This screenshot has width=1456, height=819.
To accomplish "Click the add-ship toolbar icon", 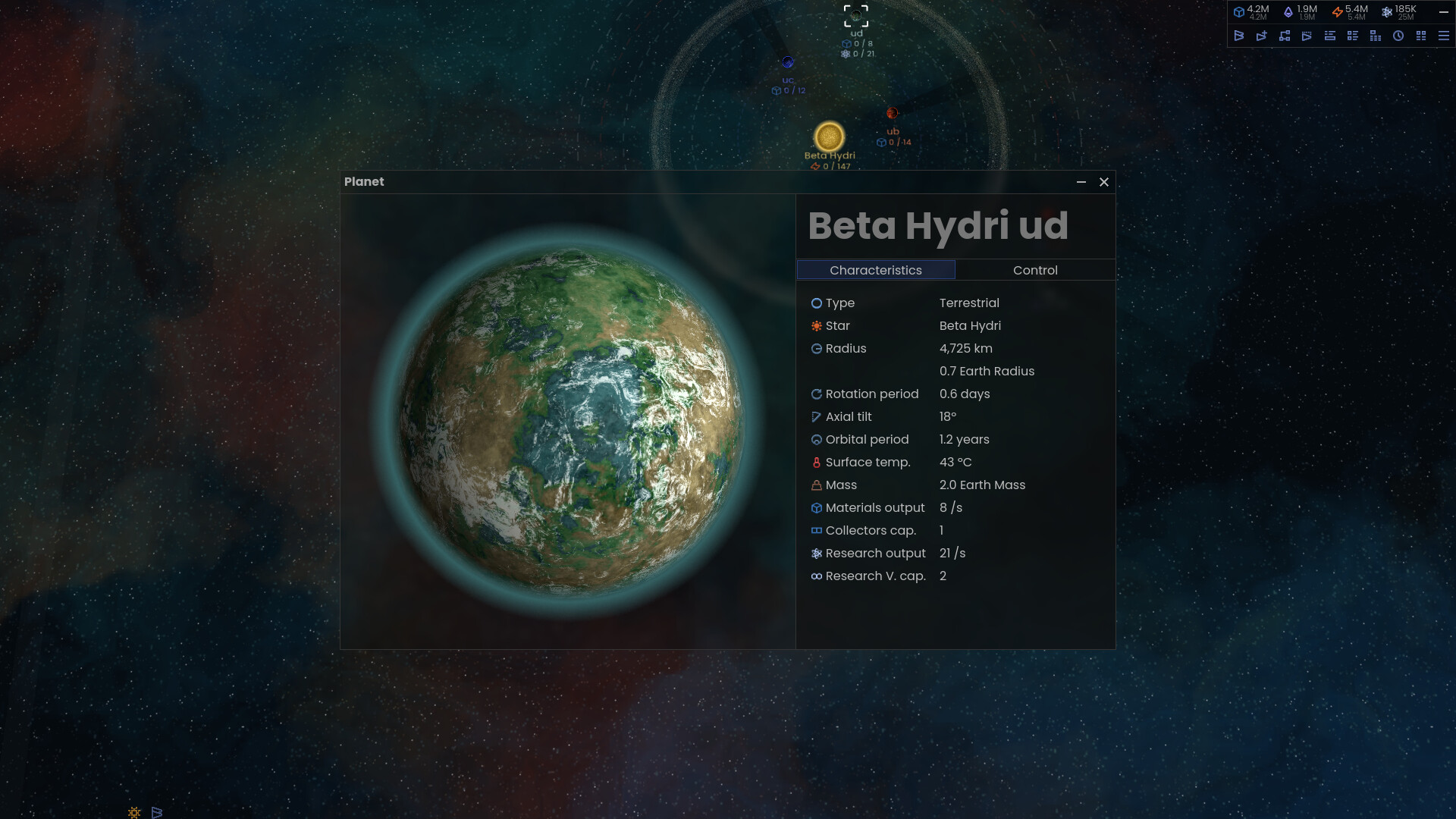I will tap(1262, 36).
